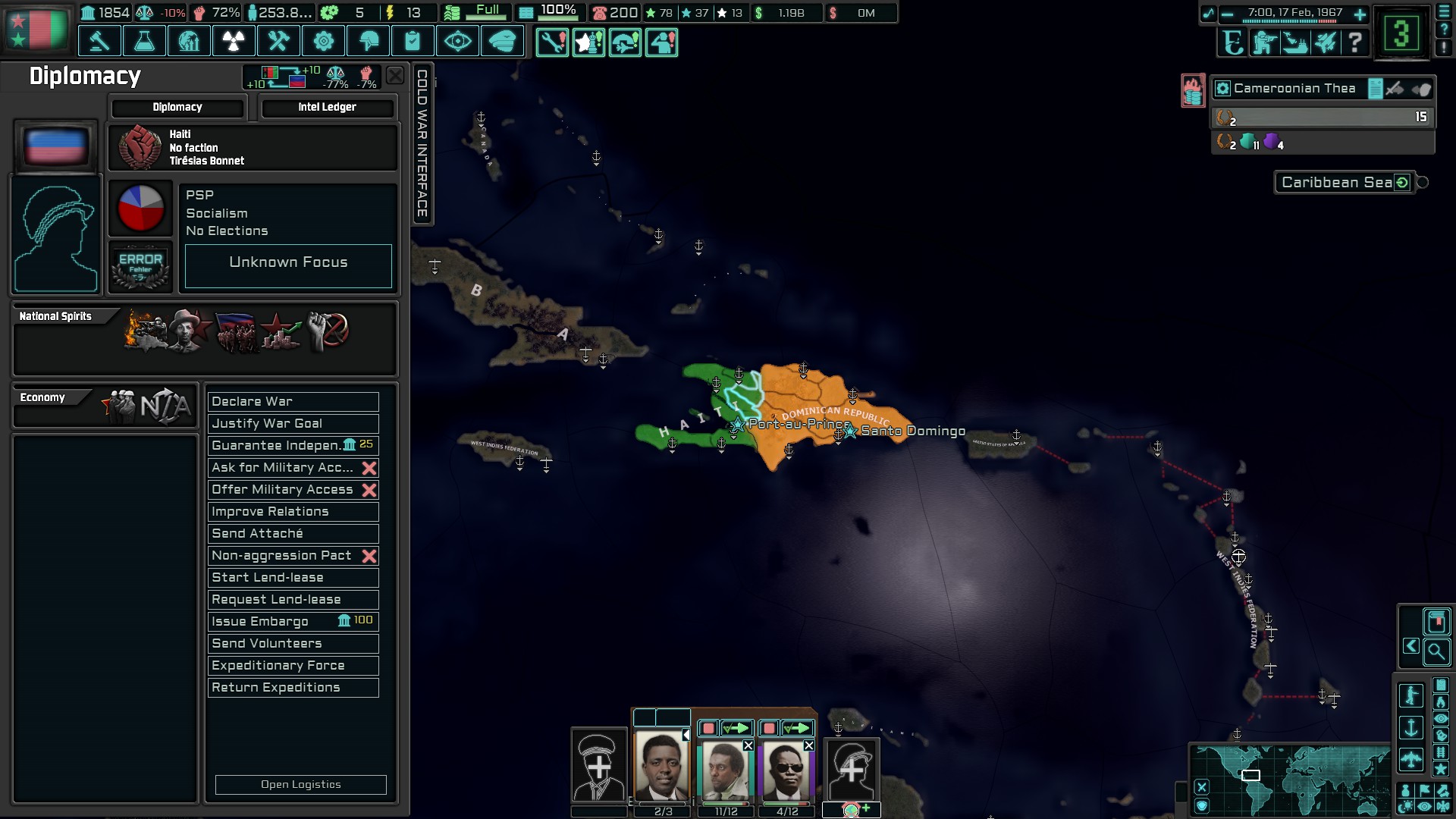Switch to the Diplomacy tab
This screenshot has height=819, width=1456.
tap(177, 107)
